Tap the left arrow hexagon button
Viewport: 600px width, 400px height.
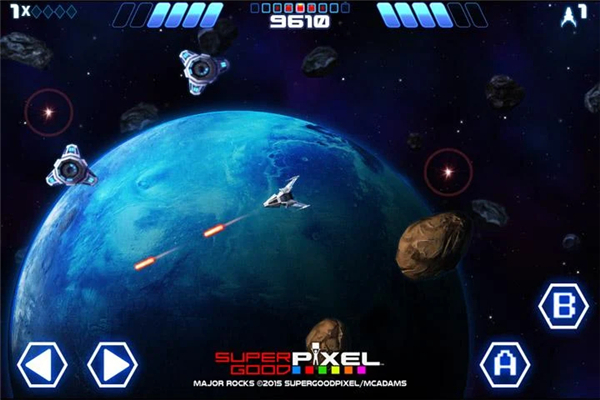[42, 365]
